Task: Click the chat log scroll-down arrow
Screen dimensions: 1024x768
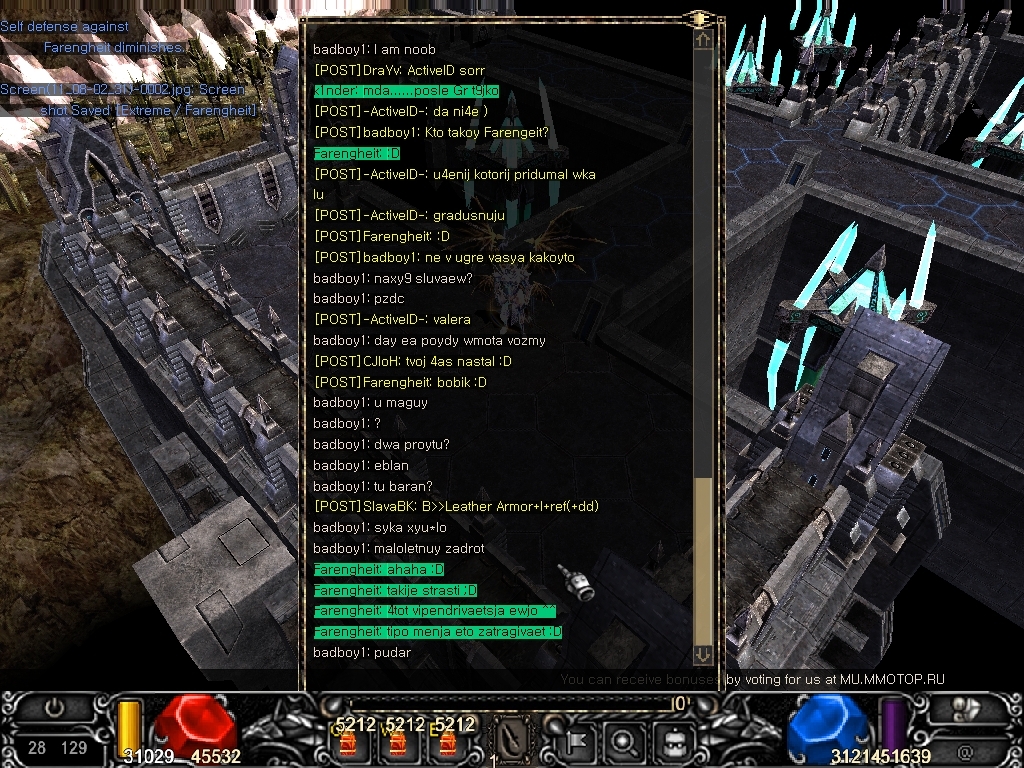Action: coord(703,655)
